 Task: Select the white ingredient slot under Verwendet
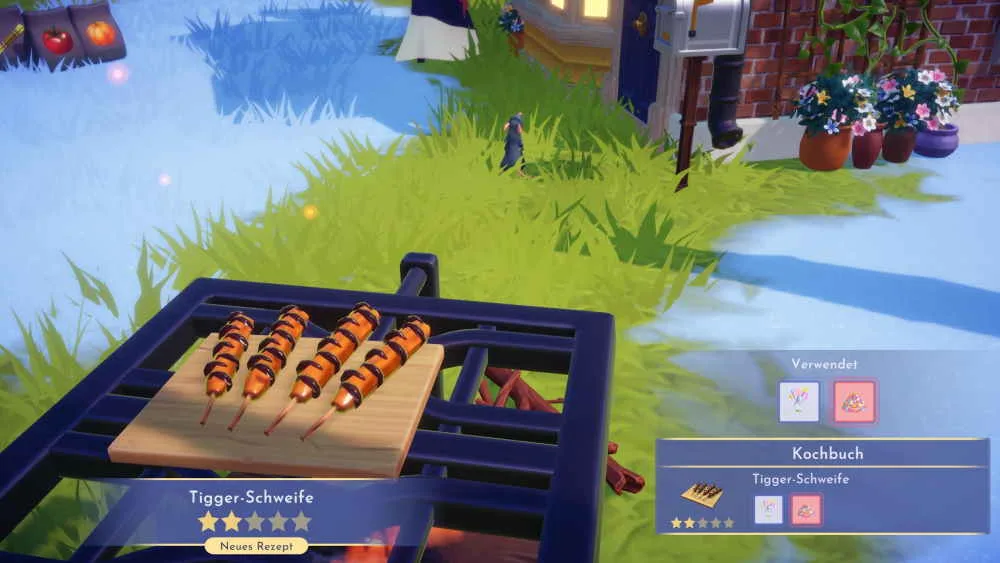pos(799,401)
